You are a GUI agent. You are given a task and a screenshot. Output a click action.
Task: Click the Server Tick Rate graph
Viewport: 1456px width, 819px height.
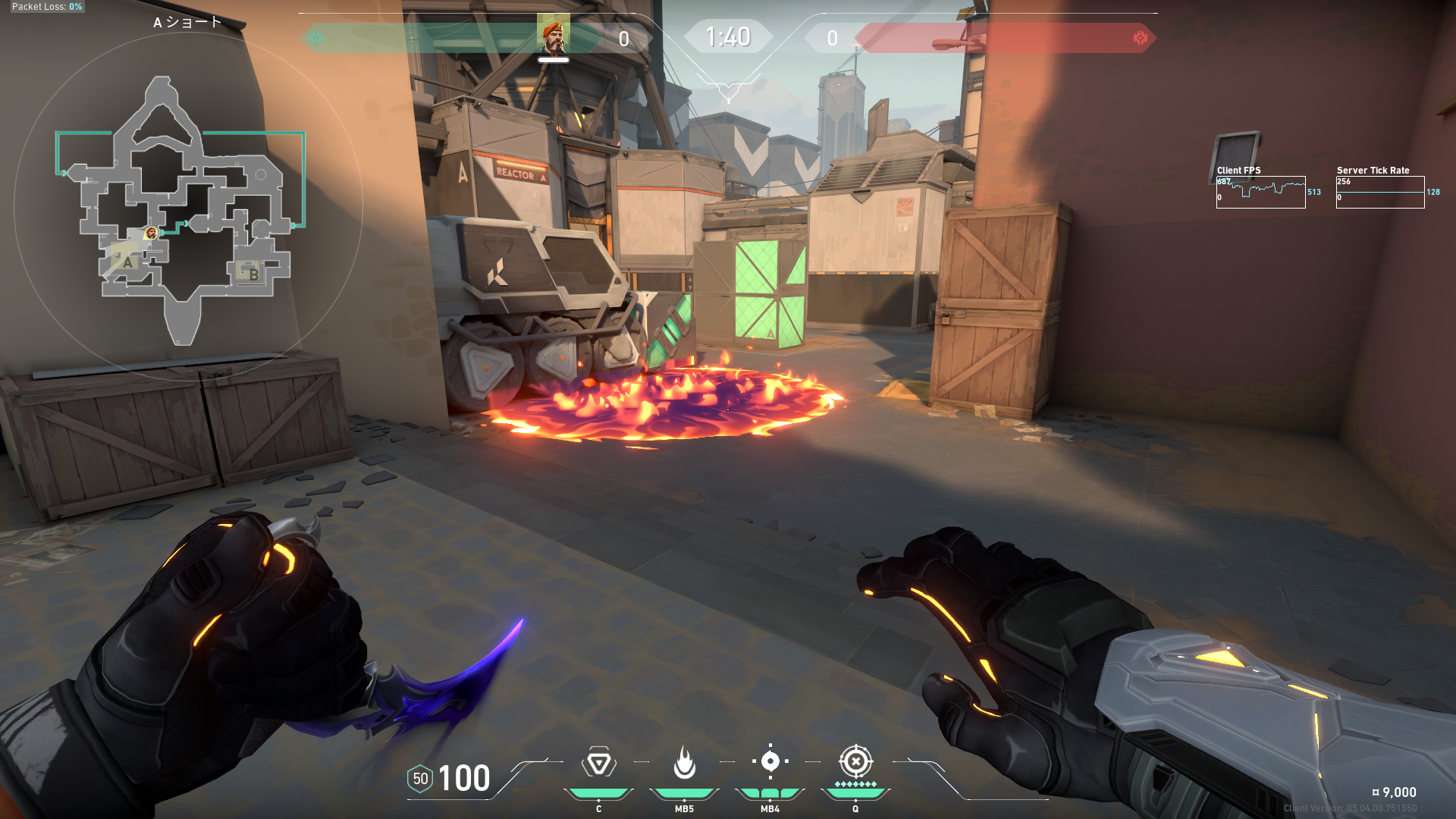[x=1380, y=192]
